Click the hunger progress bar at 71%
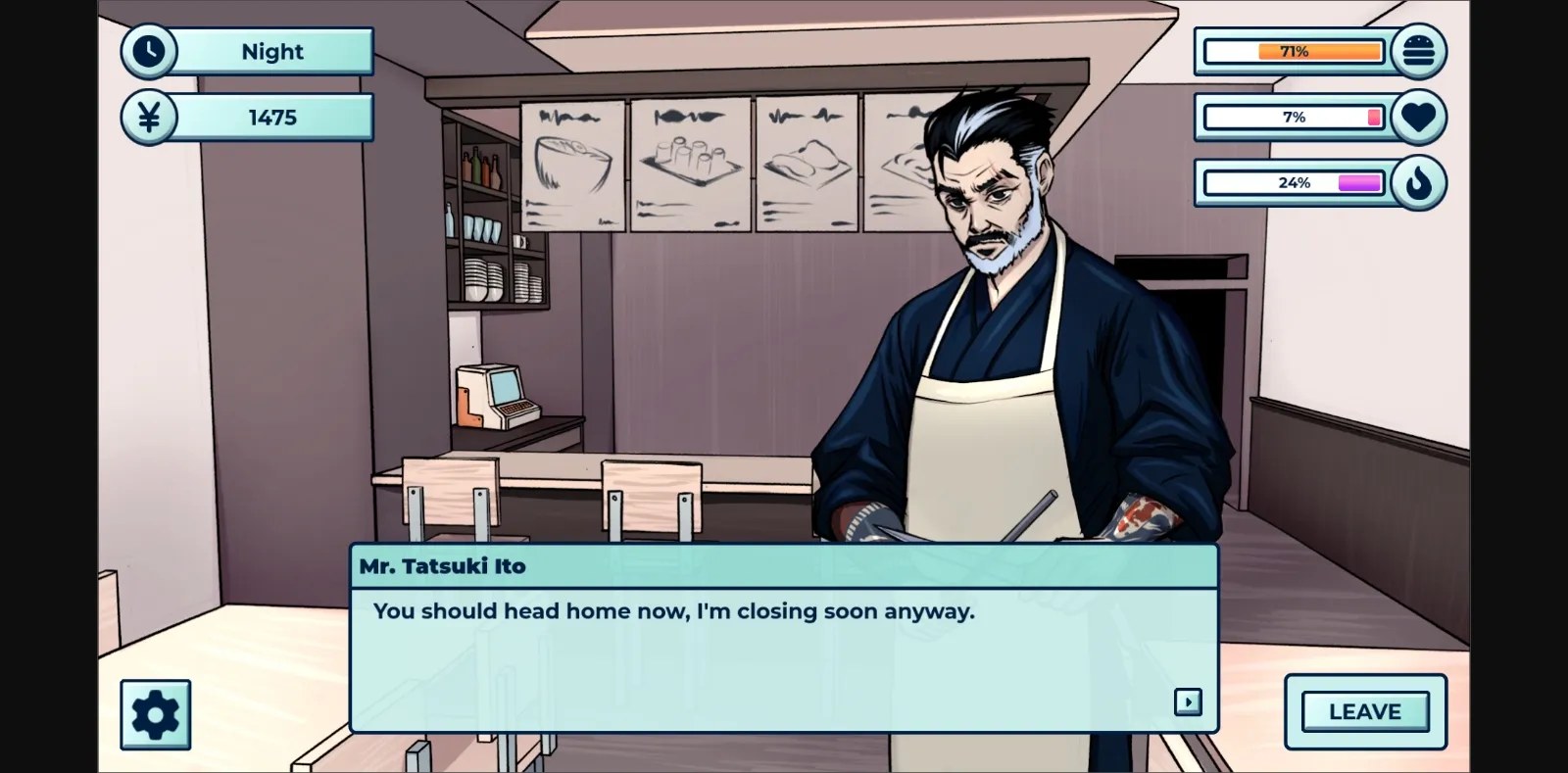The image size is (1568, 773). [1294, 51]
